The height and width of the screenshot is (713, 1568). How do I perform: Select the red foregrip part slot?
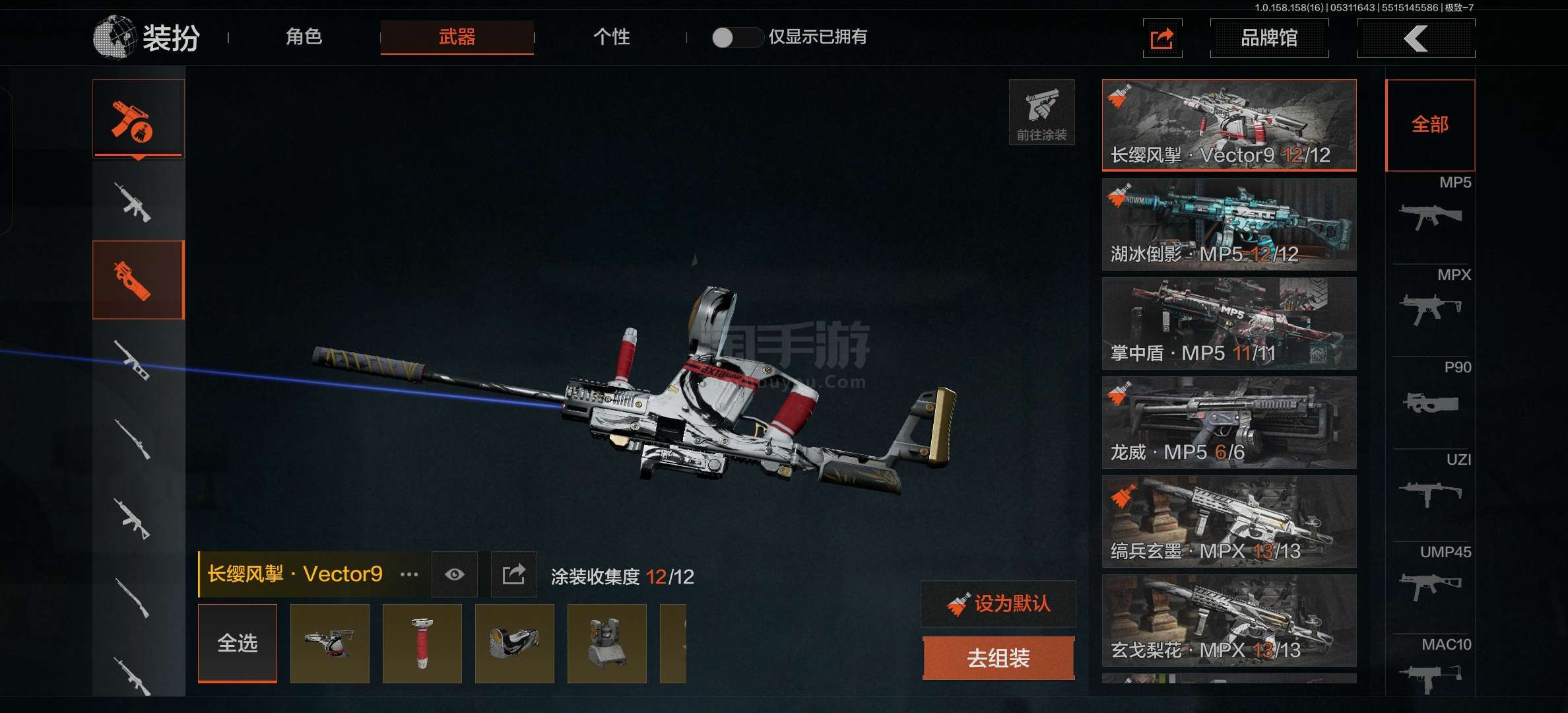point(422,643)
